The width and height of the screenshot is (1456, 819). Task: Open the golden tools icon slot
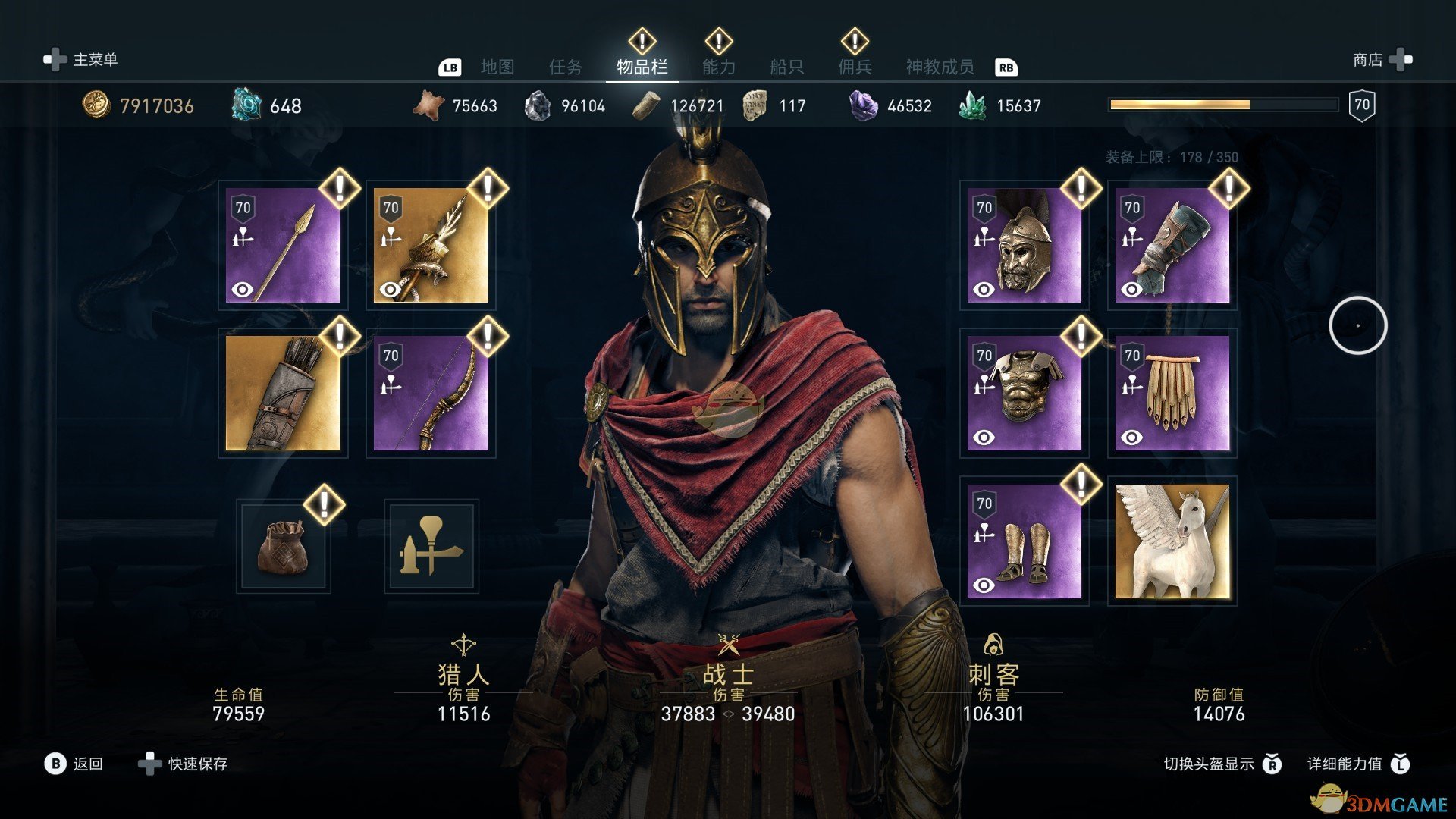coord(431,546)
